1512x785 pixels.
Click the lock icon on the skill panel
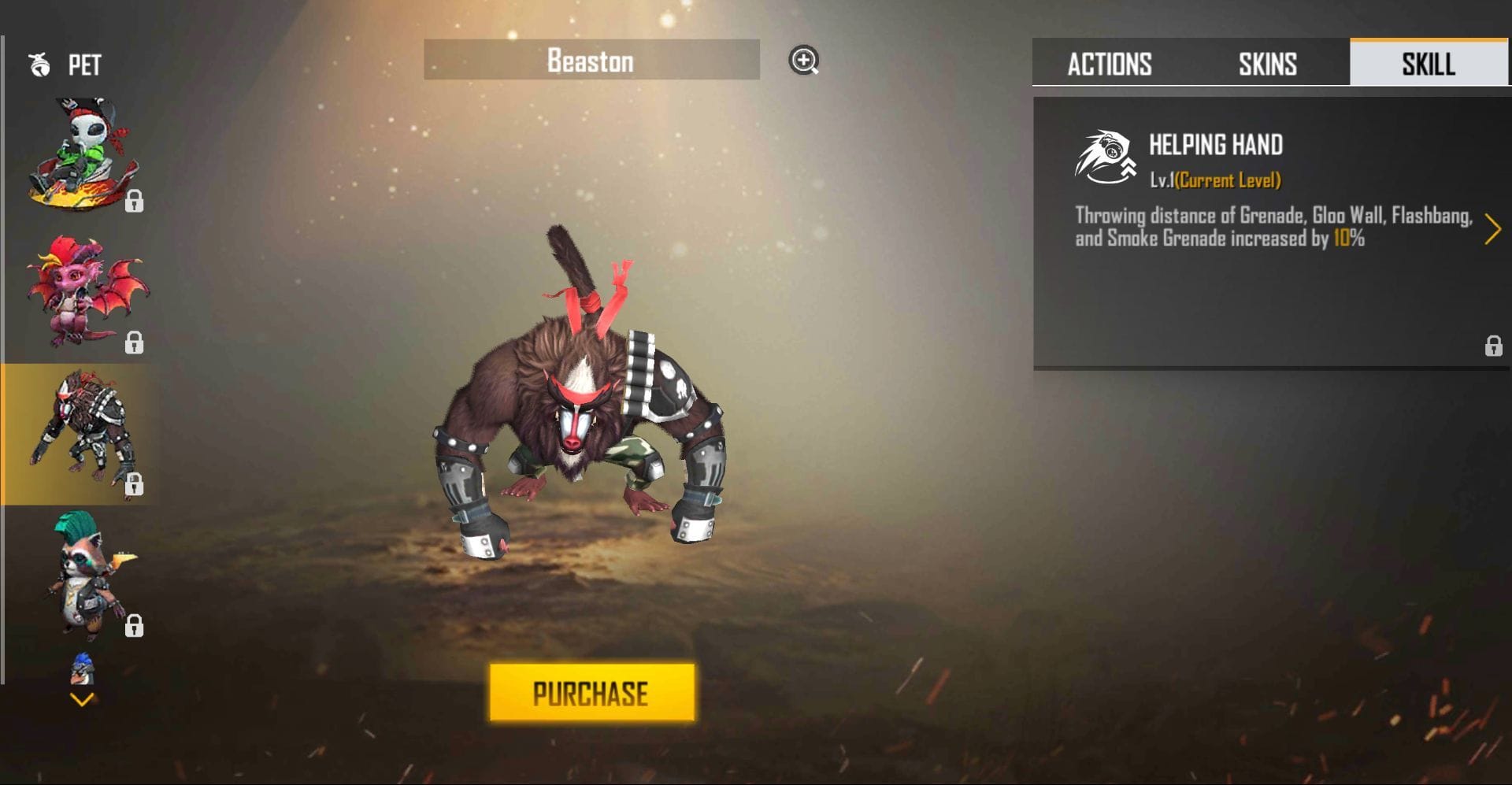click(x=1492, y=346)
